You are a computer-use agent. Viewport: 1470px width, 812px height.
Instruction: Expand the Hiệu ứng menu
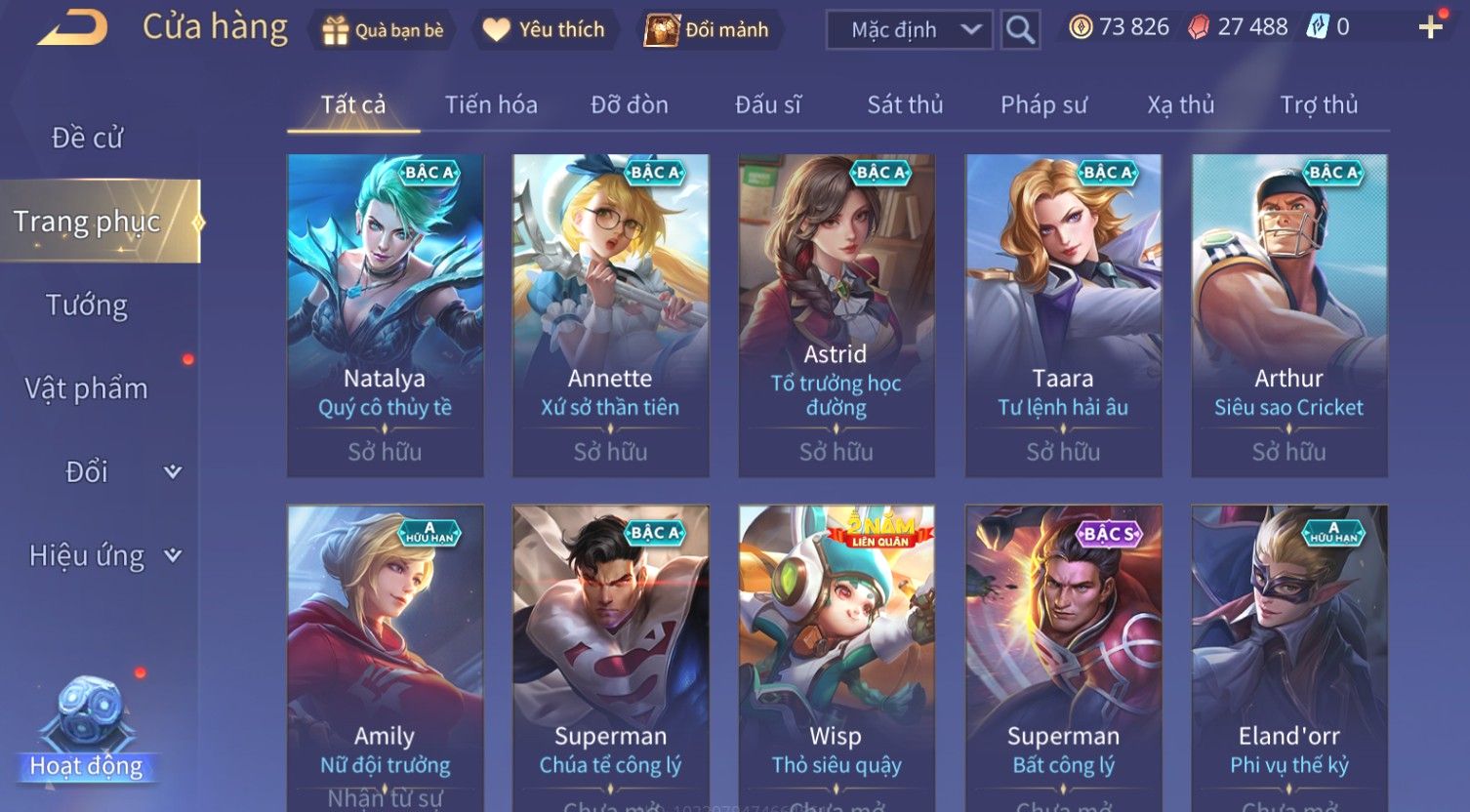pos(102,555)
